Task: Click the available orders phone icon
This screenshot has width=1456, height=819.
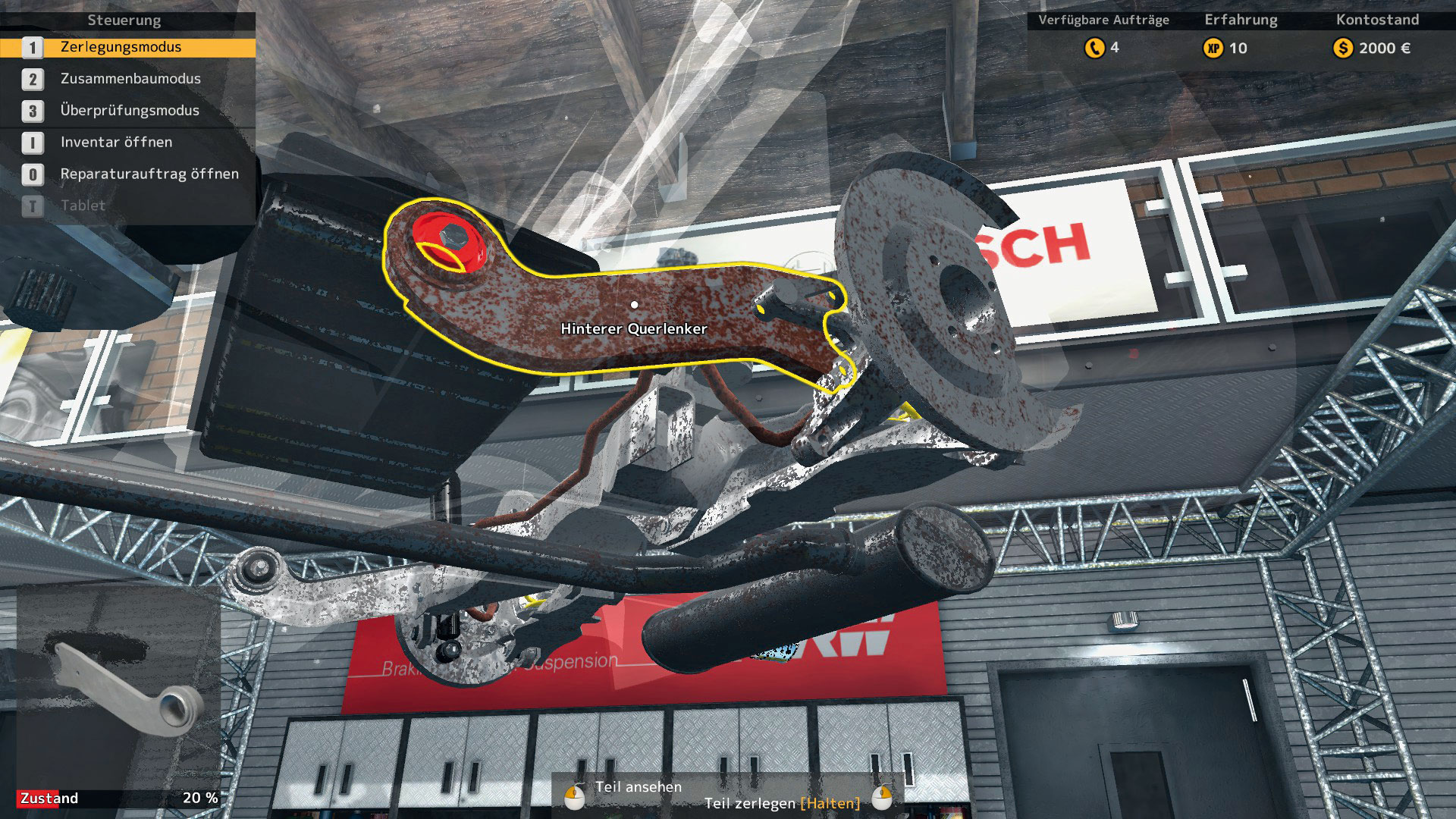Action: click(1094, 49)
